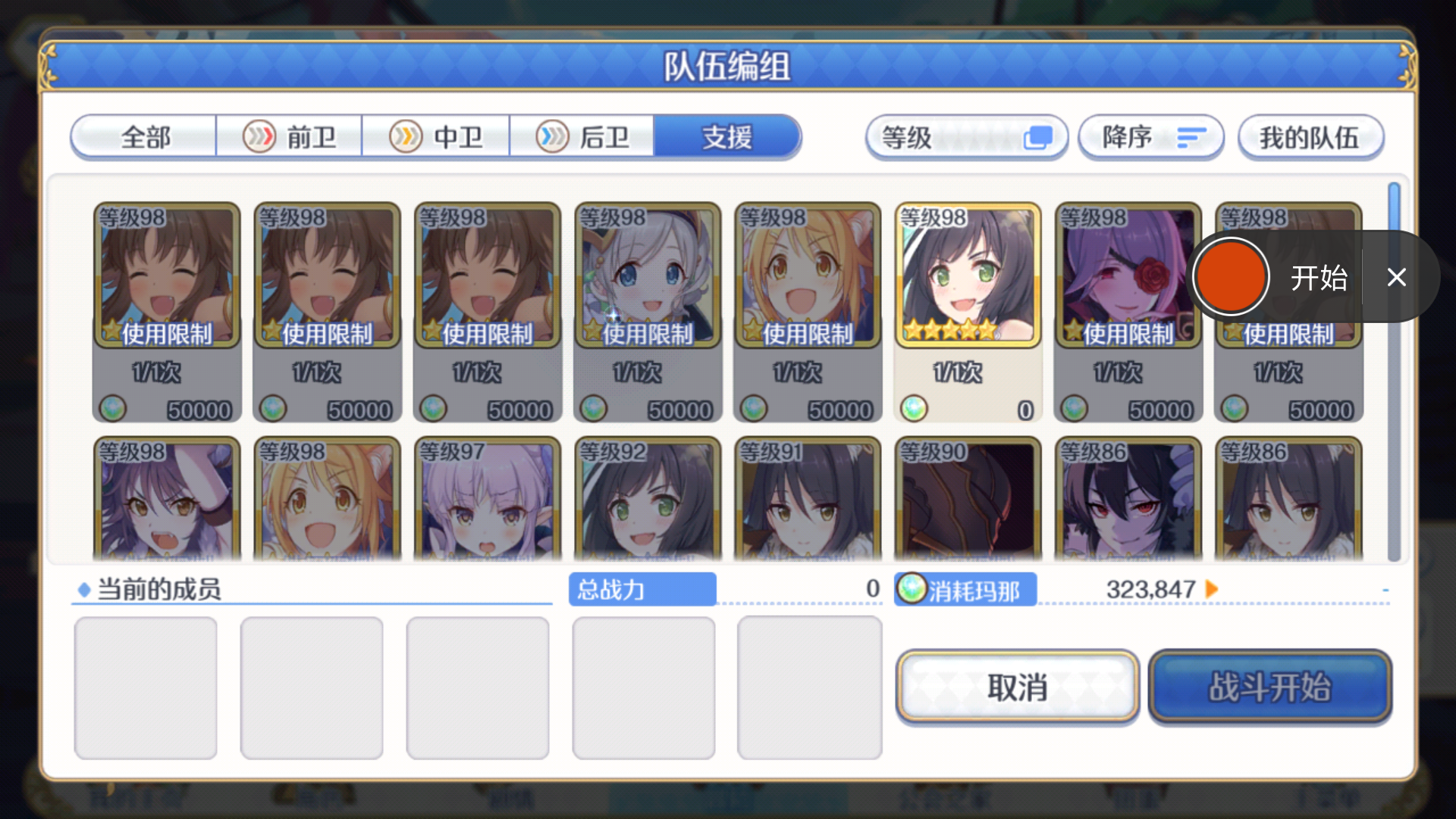The image size is (1456, 819).
Task: Click the first empty current member slot
Action: click(146, 686)
